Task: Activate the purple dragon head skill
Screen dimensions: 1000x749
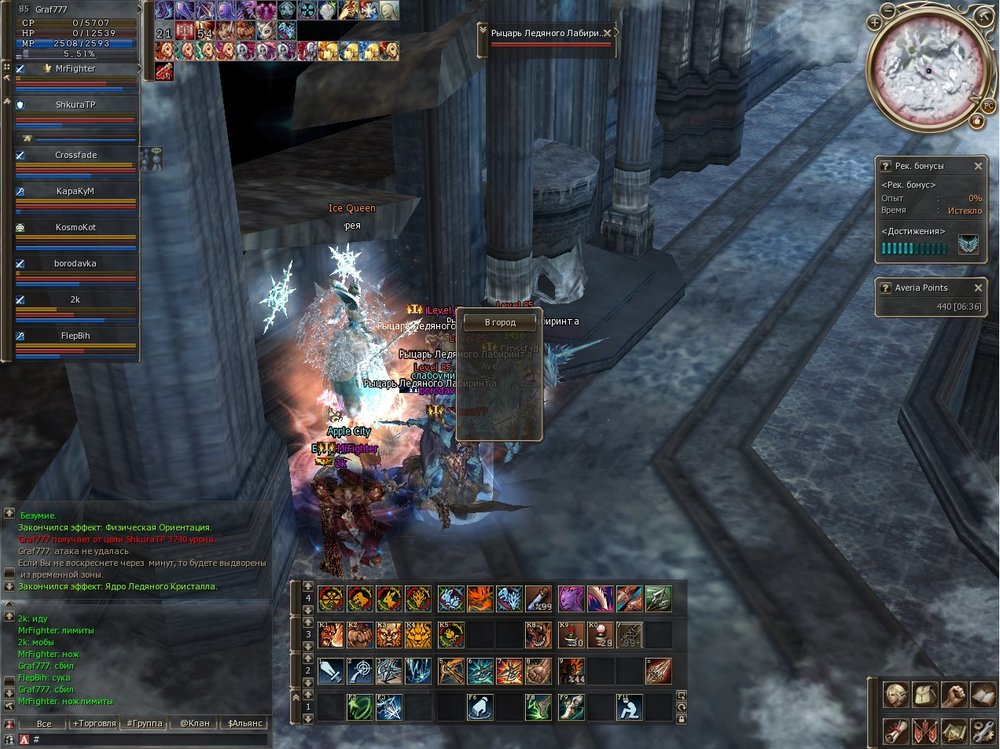Action: coord(570,598)
